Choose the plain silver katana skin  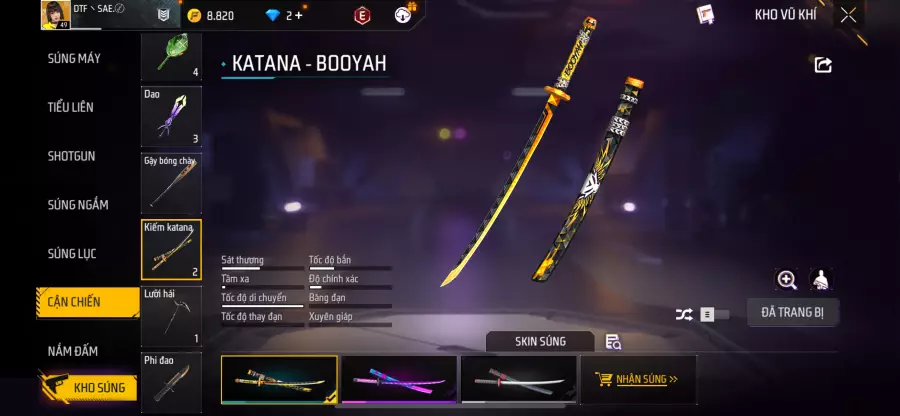pos(518,380)
